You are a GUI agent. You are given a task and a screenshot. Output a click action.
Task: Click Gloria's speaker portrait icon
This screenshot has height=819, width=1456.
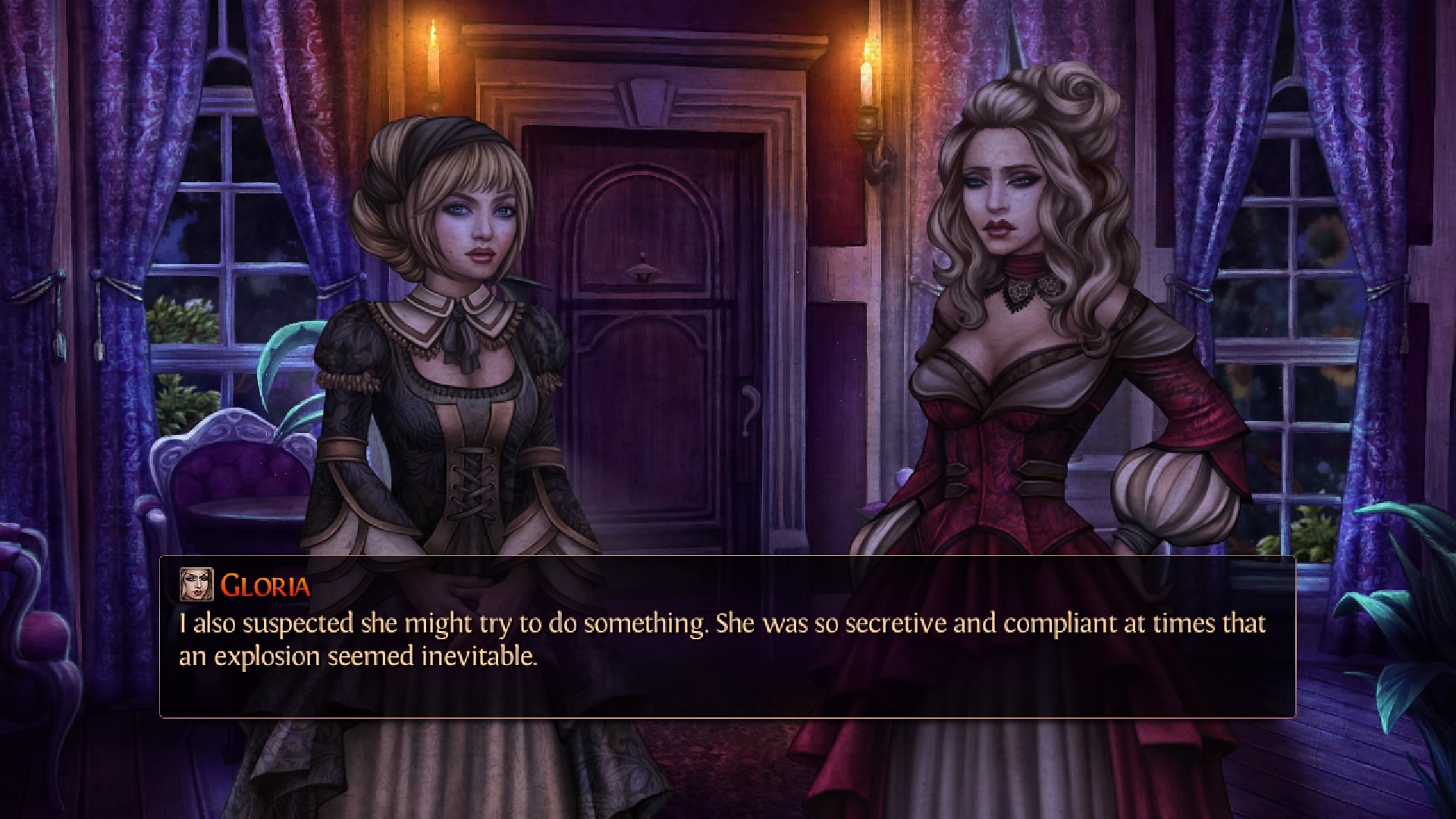click(196, 585)
